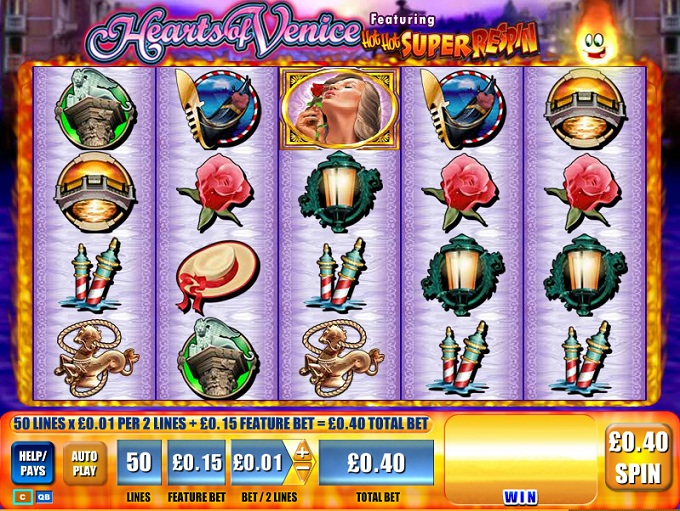This screenshot has width=680, height=511.
Task: Click the small blue QB button
Action: tap(44, 496)
